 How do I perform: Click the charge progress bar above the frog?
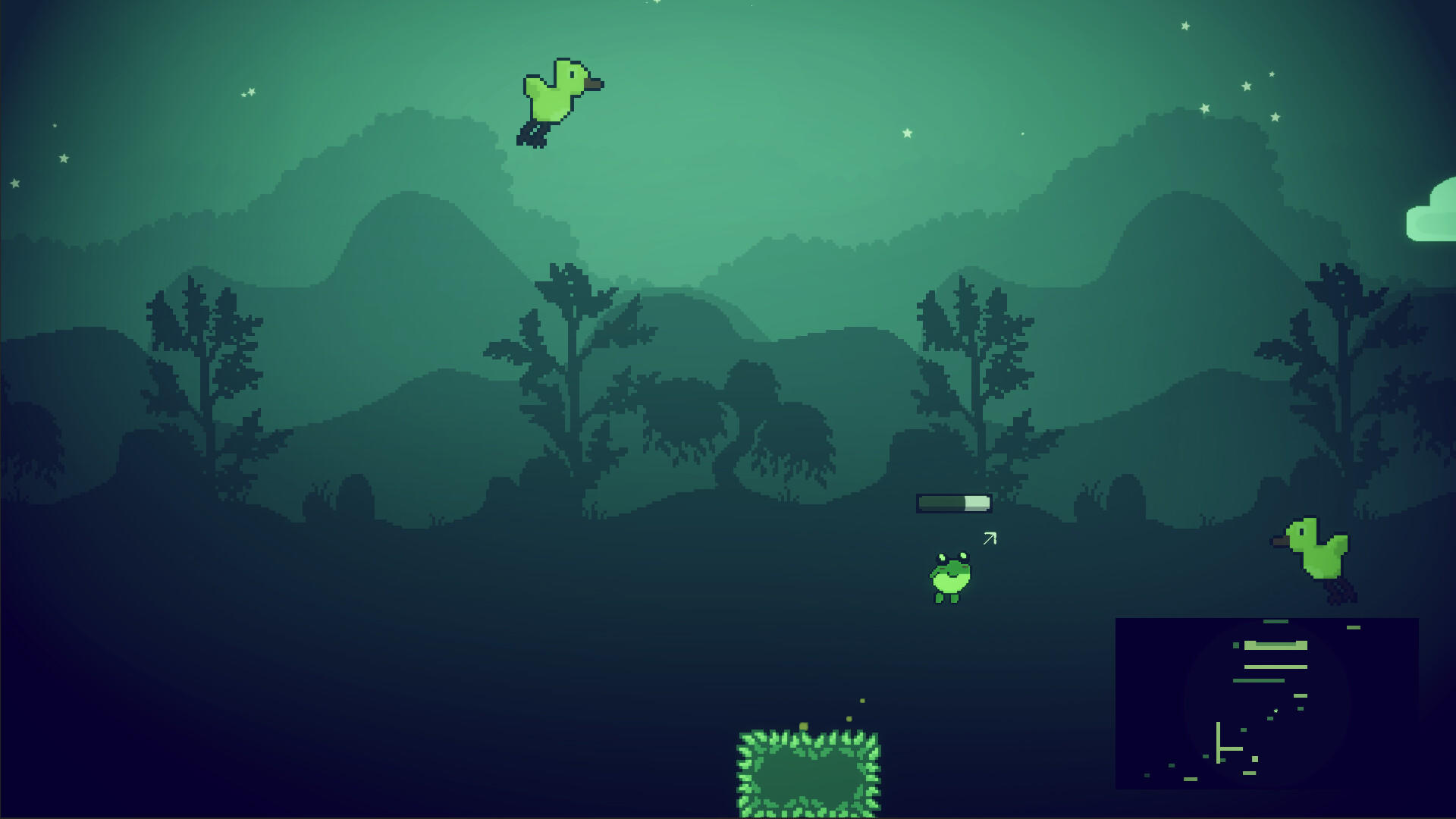click(x=953, y=503)
